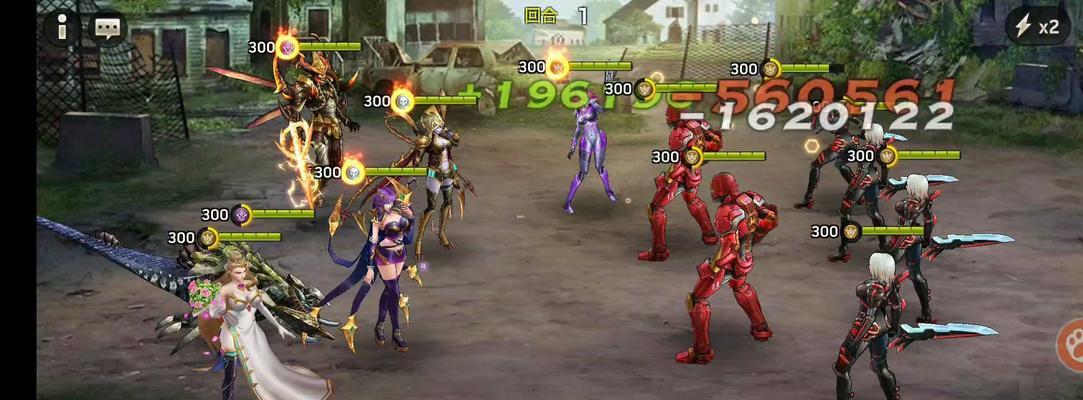Screen dimensions: 1083x400
Task: Open the chat speech bubble
Action: click(108, 28)
